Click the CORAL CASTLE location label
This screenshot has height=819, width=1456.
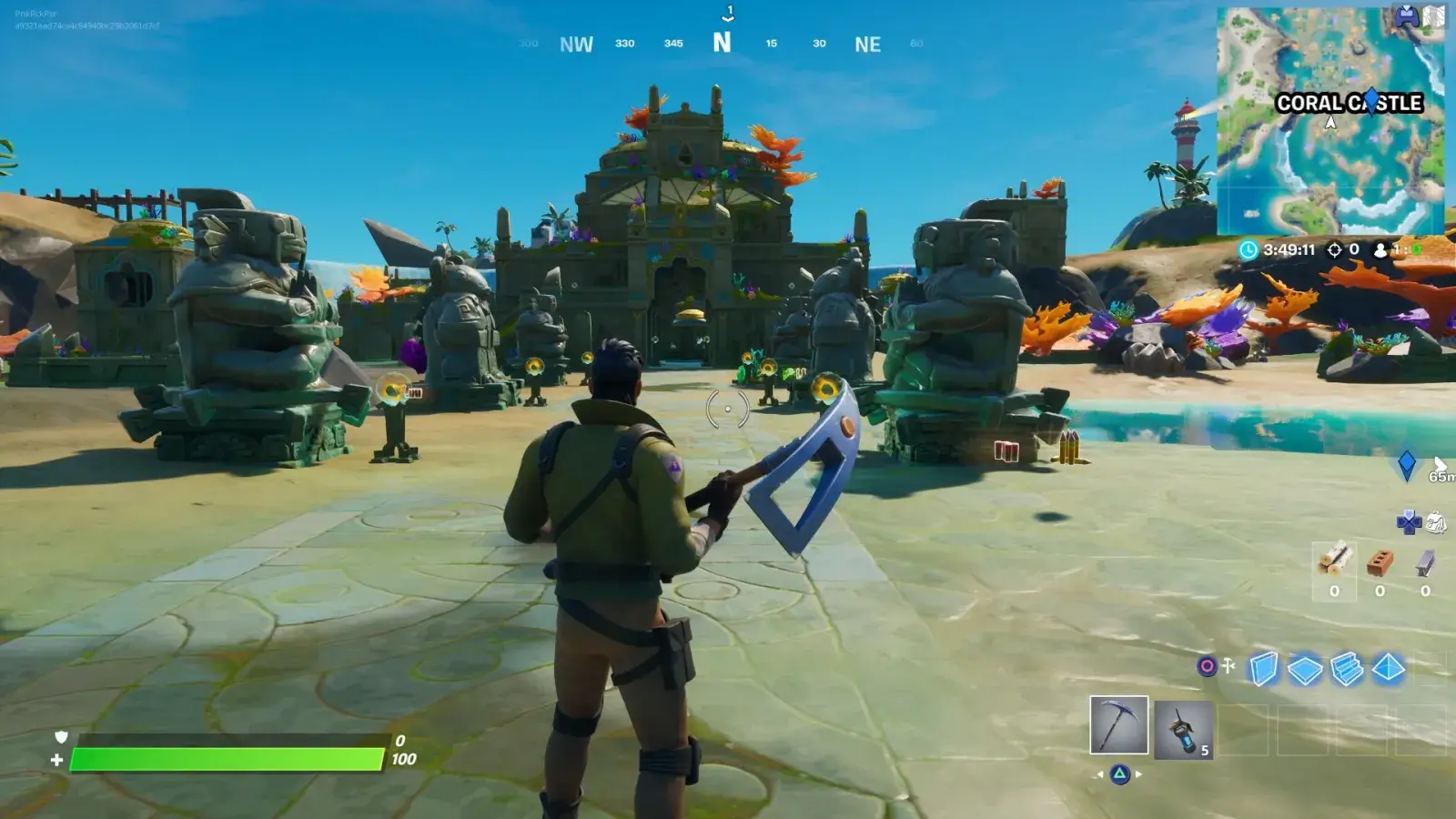tap(1349, 104)
